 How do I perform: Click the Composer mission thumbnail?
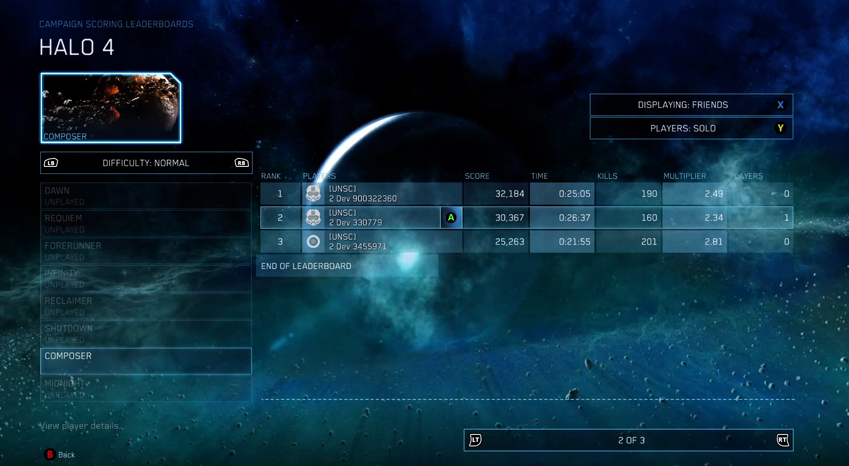(110, 107)
